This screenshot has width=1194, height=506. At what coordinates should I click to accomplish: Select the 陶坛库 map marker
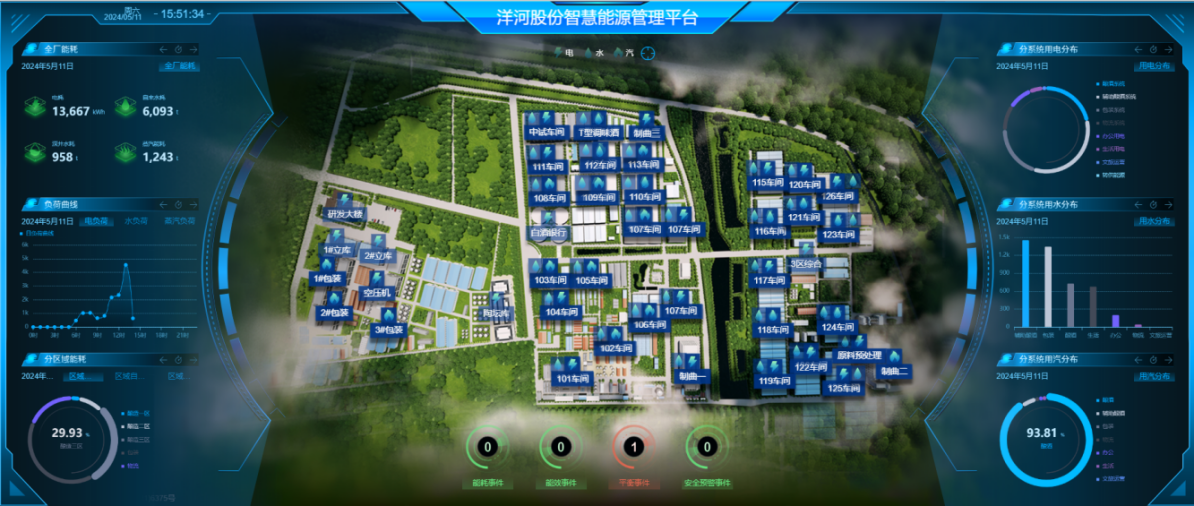tap(496, 313)
